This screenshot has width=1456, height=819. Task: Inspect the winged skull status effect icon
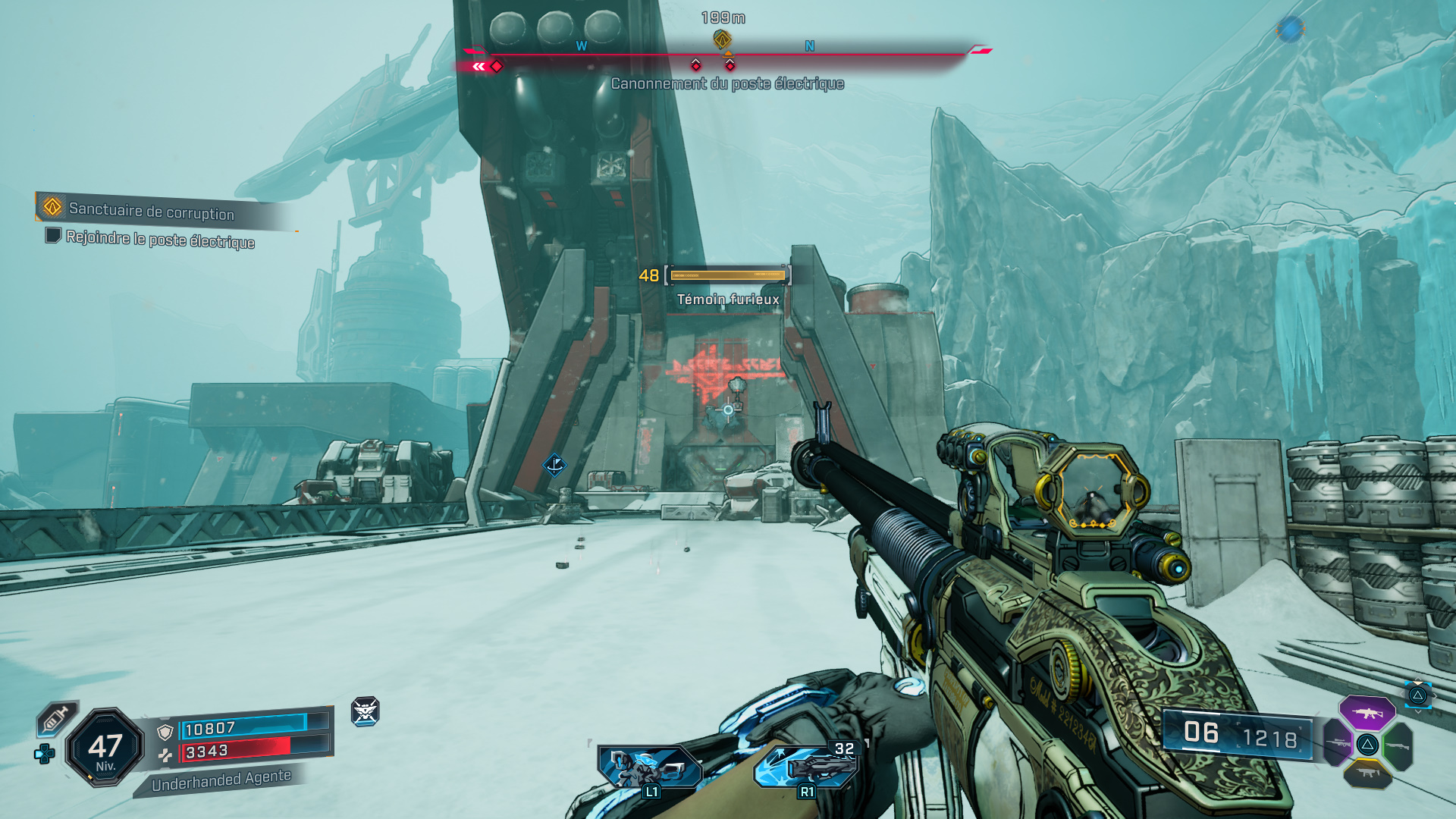365,711
